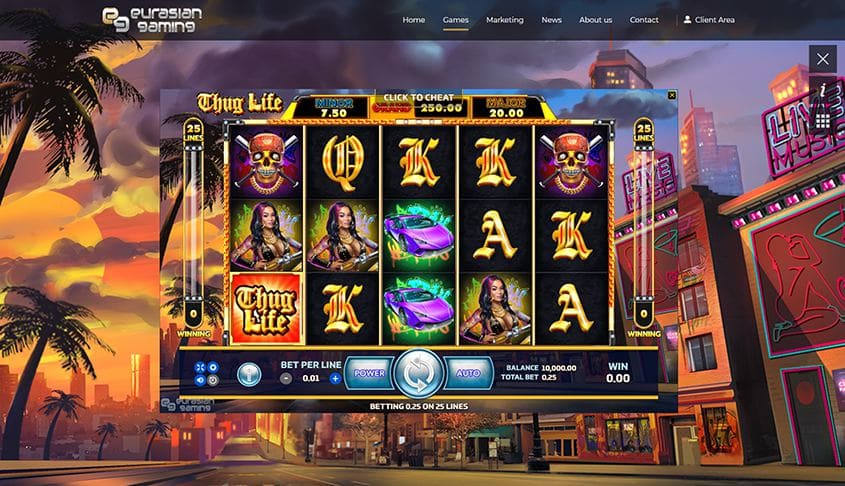Close the Thug Life game window
Viewport: 845px width, 486px height.
click(672, 95)
